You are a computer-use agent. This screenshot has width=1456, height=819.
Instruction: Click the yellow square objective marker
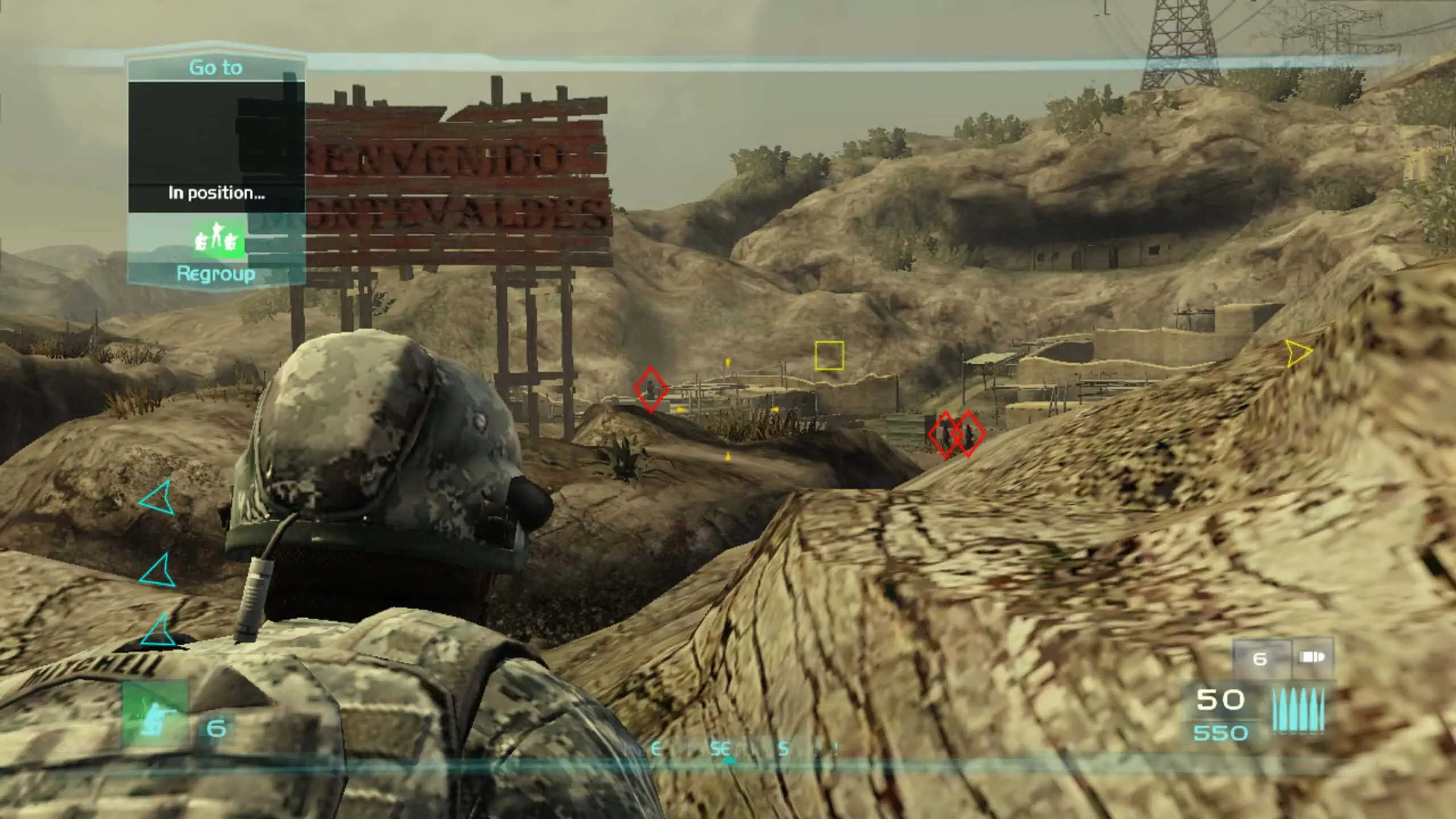coord(829,356)
